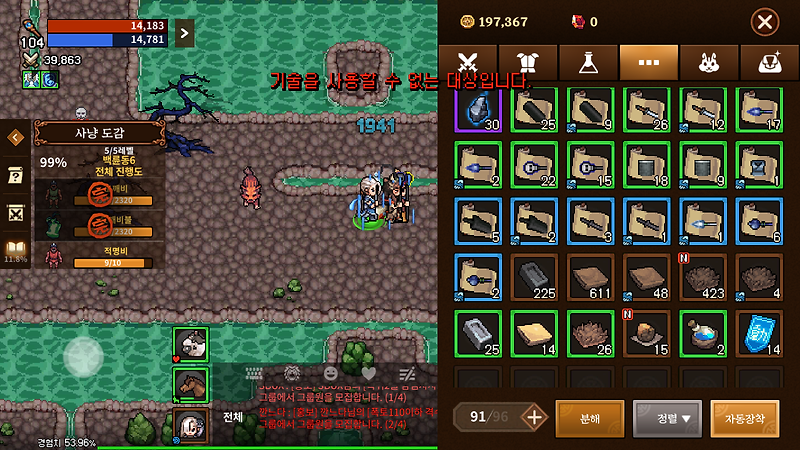Activate the 자동장착 auto-equip button
Image resolution: width=800 pixels, height=450 pixels.
tap(745, 417)
